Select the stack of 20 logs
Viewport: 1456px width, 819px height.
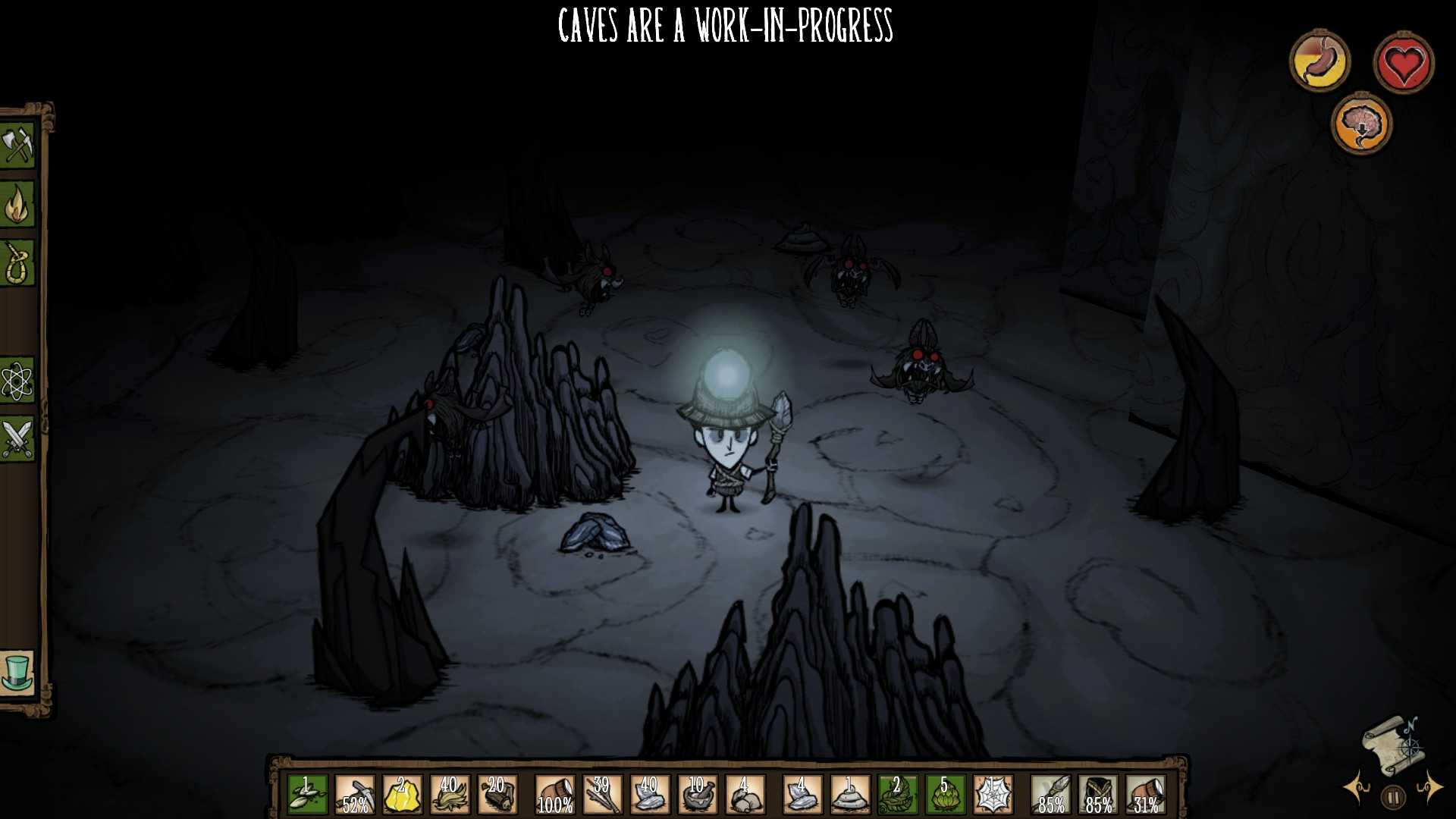(497, 794)
